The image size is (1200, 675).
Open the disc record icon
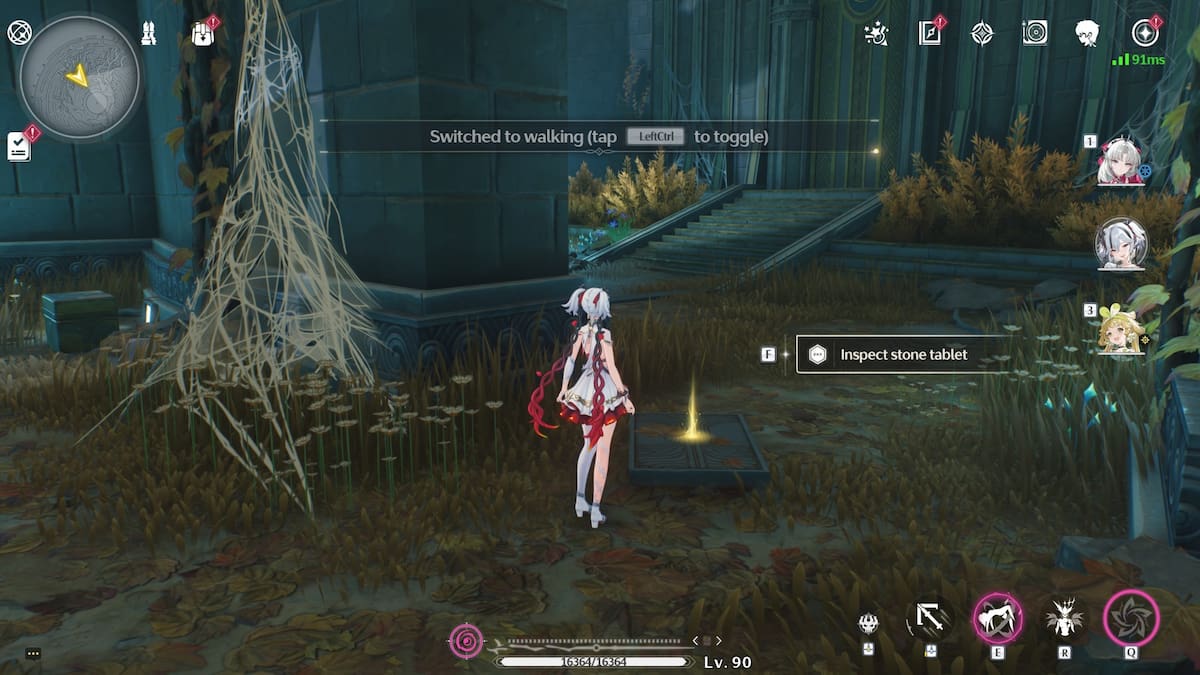click(1035, 33)
